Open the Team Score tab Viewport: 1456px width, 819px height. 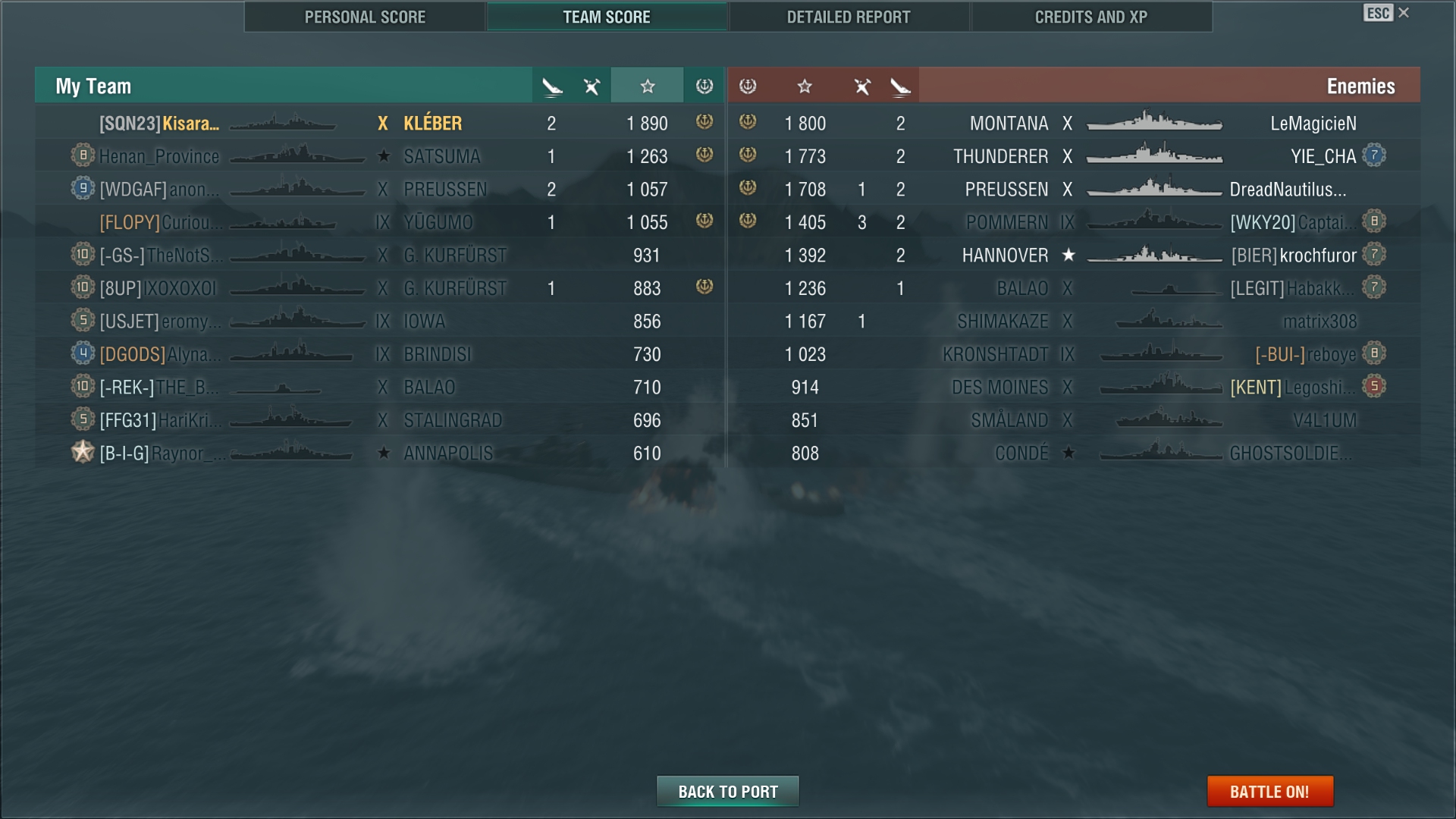[607, 17]
